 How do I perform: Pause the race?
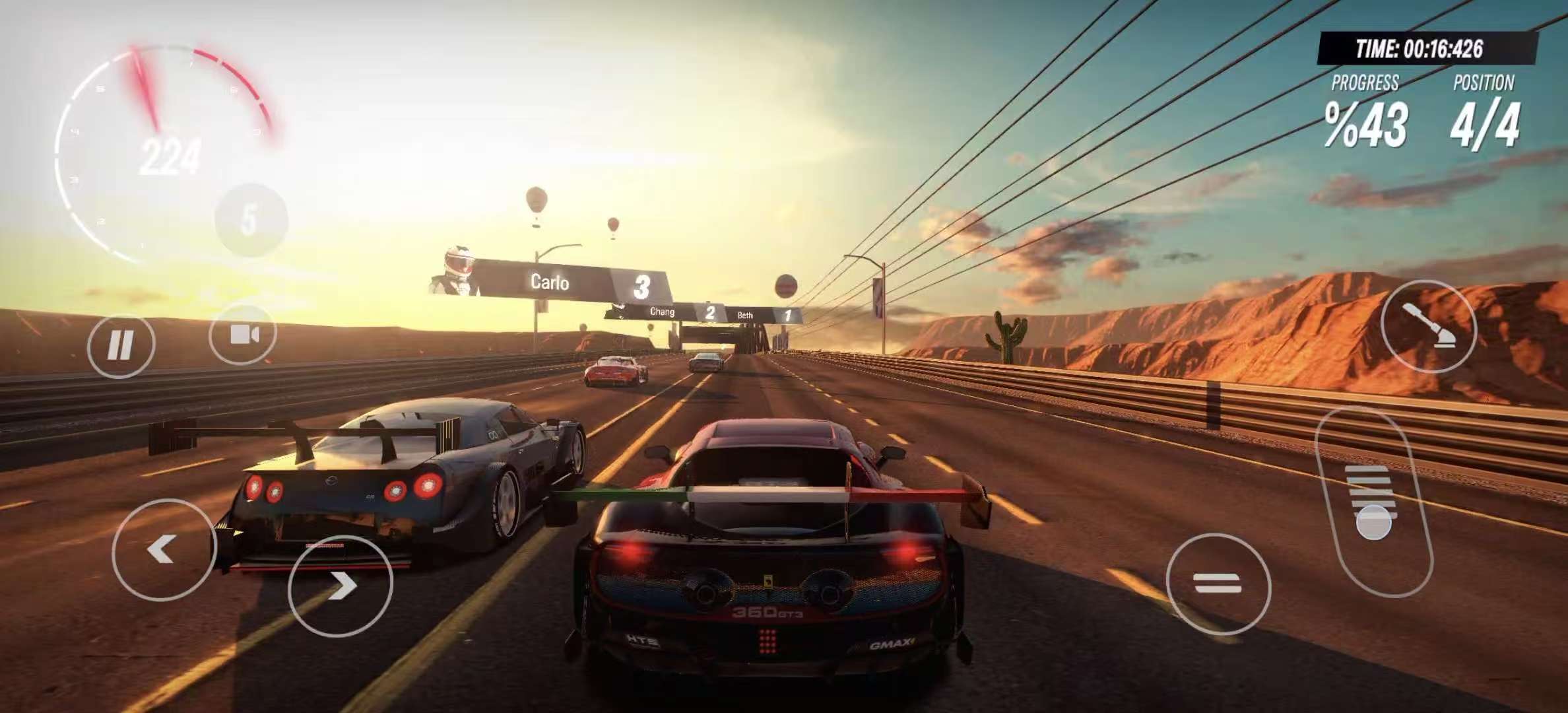pyautogui.click(x=121, y=345)
